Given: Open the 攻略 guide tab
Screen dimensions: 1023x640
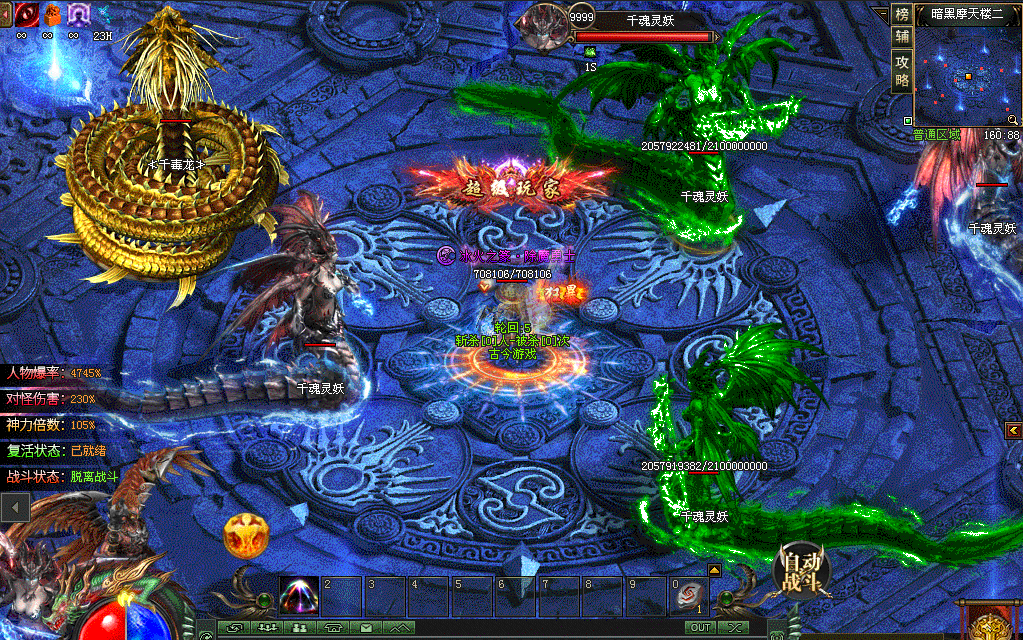Looking at the screenshot, I should pyautogui.click(x=902, y=69).
